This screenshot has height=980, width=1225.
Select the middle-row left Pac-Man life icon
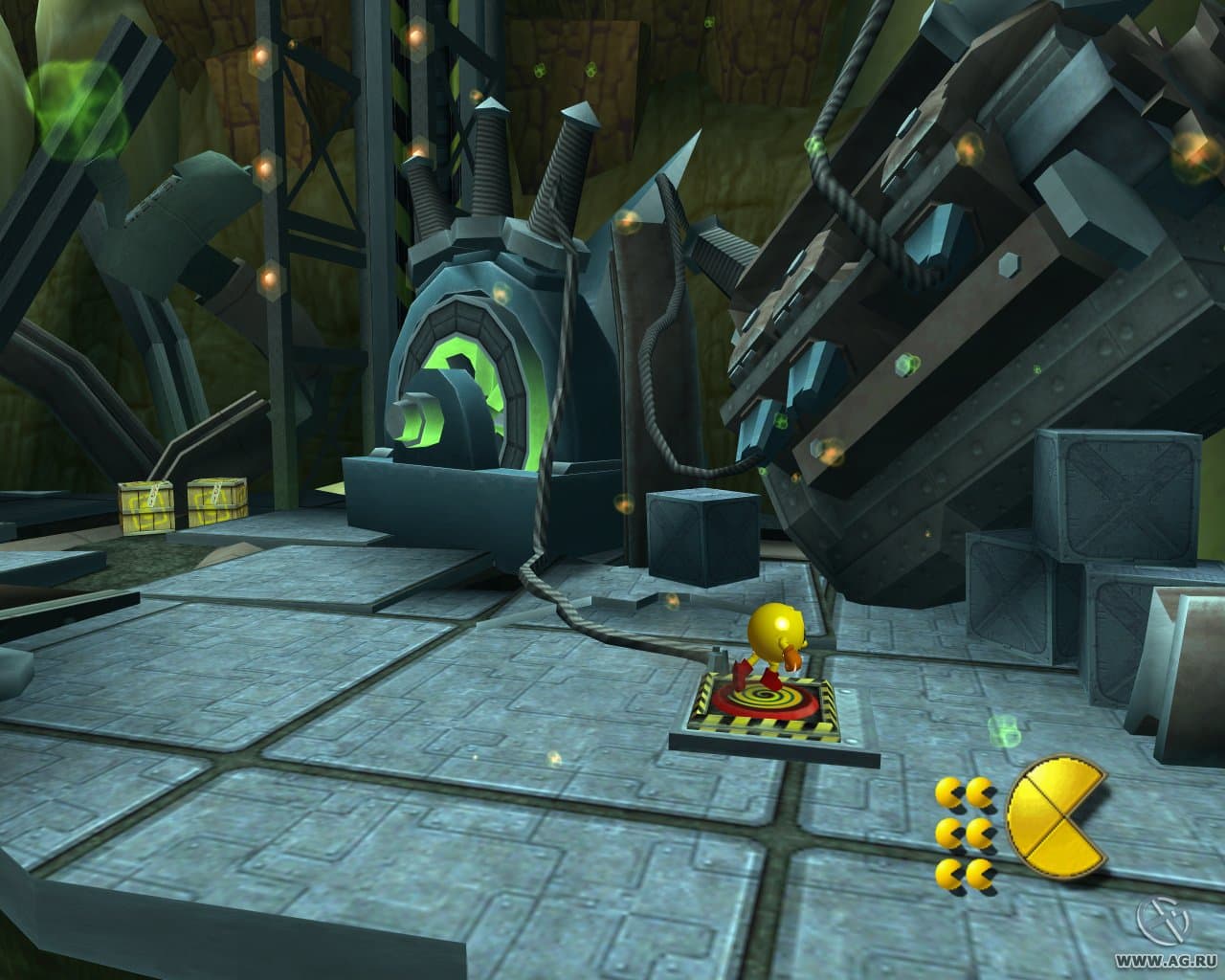coord(947,833)
